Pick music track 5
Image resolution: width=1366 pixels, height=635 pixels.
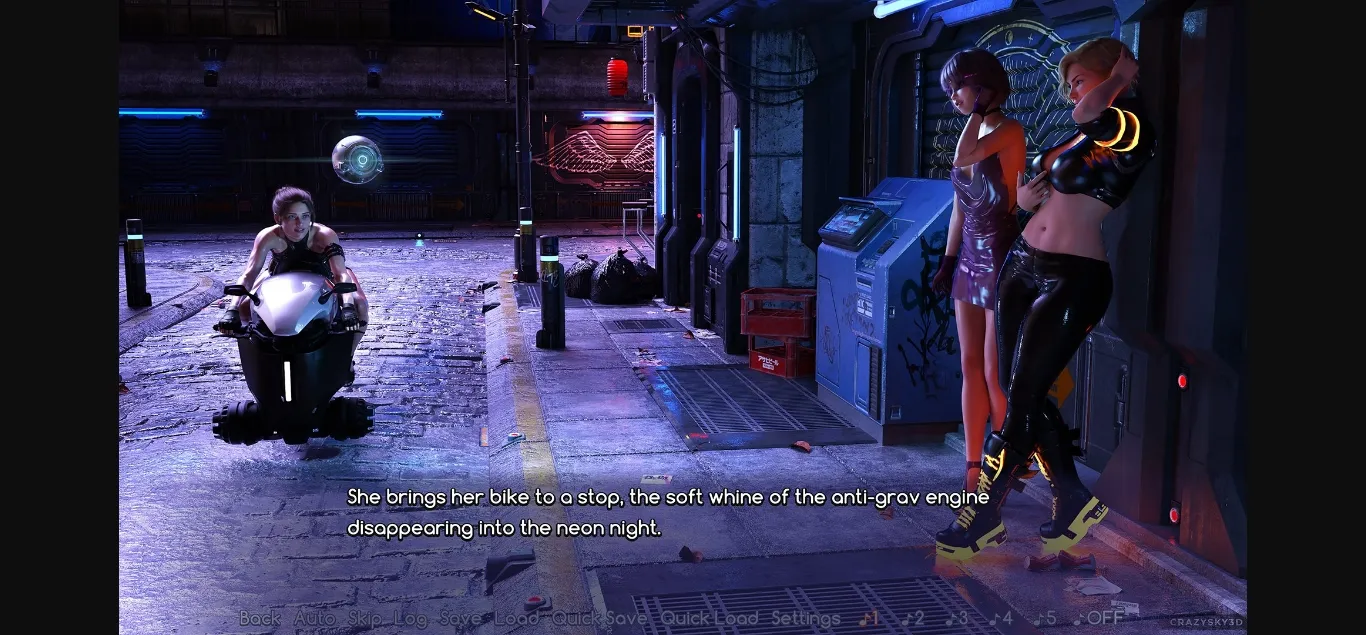click(x=1045, y=619)
